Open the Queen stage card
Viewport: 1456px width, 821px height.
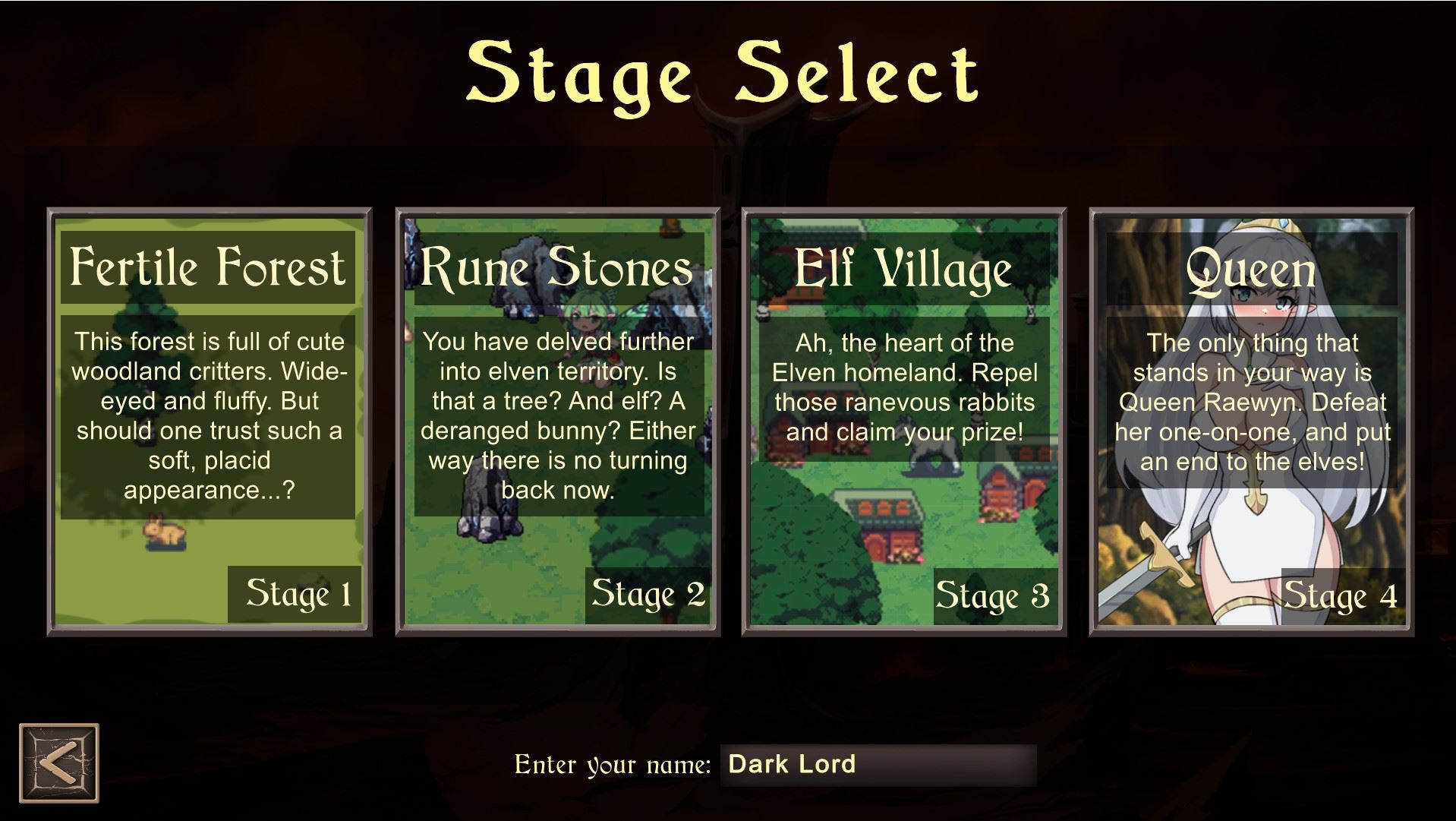click(1251, 422)
